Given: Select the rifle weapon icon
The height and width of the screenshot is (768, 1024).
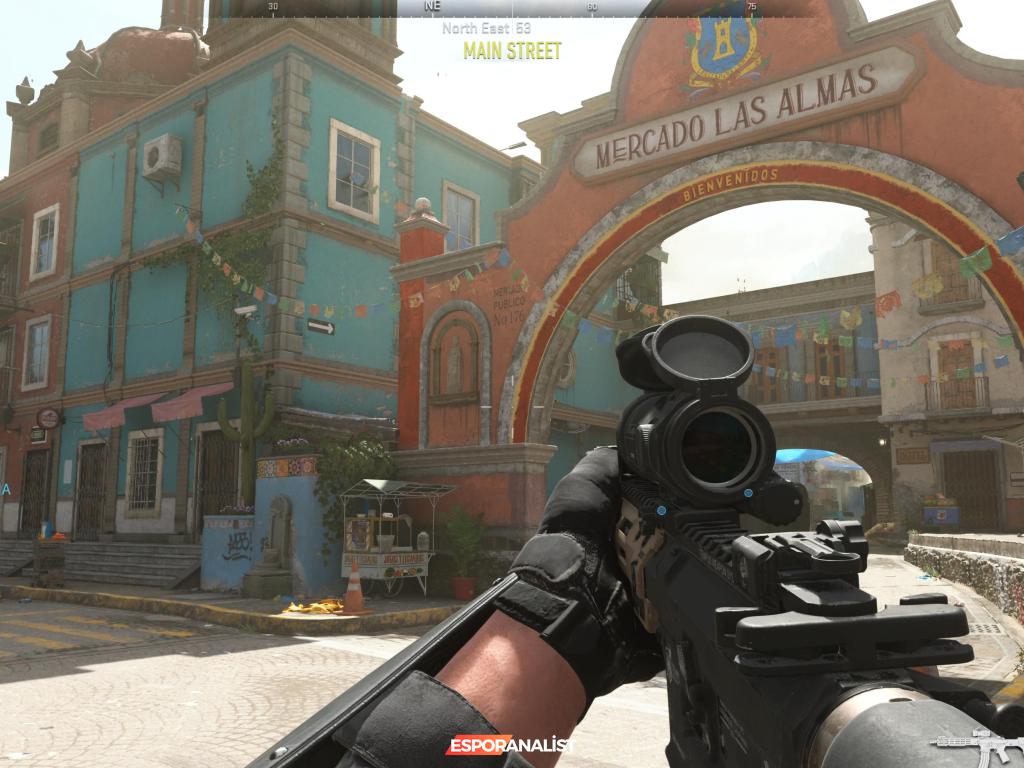Looking at the screenshot, I should click(975, 745).
